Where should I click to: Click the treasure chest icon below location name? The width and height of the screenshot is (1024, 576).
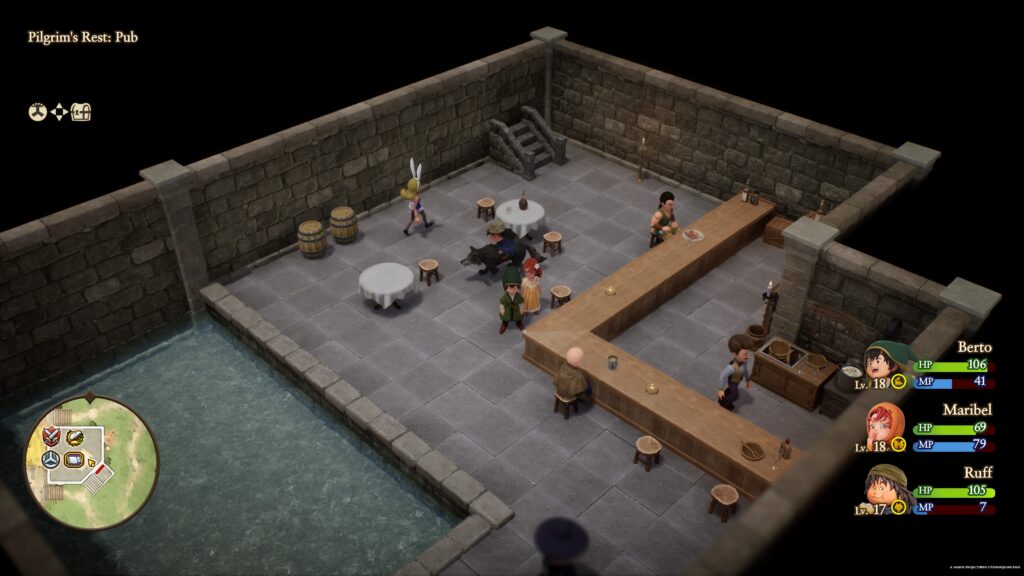[x=82, y=113]
